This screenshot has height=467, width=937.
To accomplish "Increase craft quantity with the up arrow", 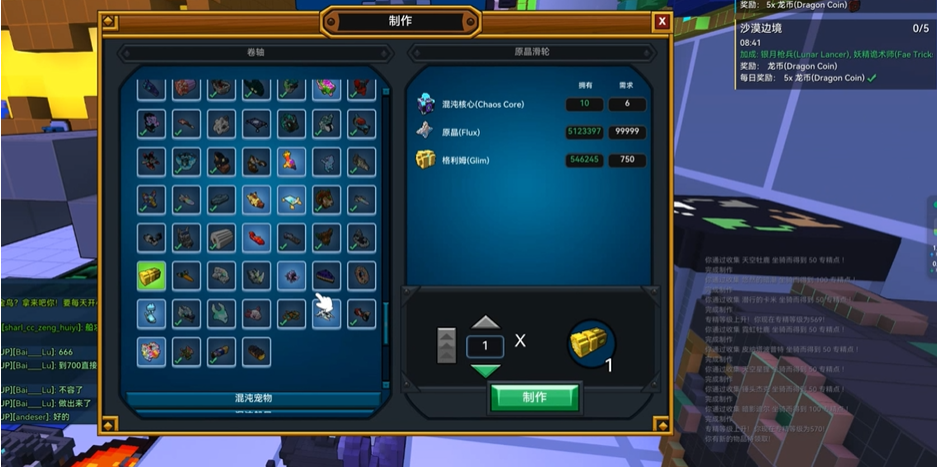I will point(485,322).
